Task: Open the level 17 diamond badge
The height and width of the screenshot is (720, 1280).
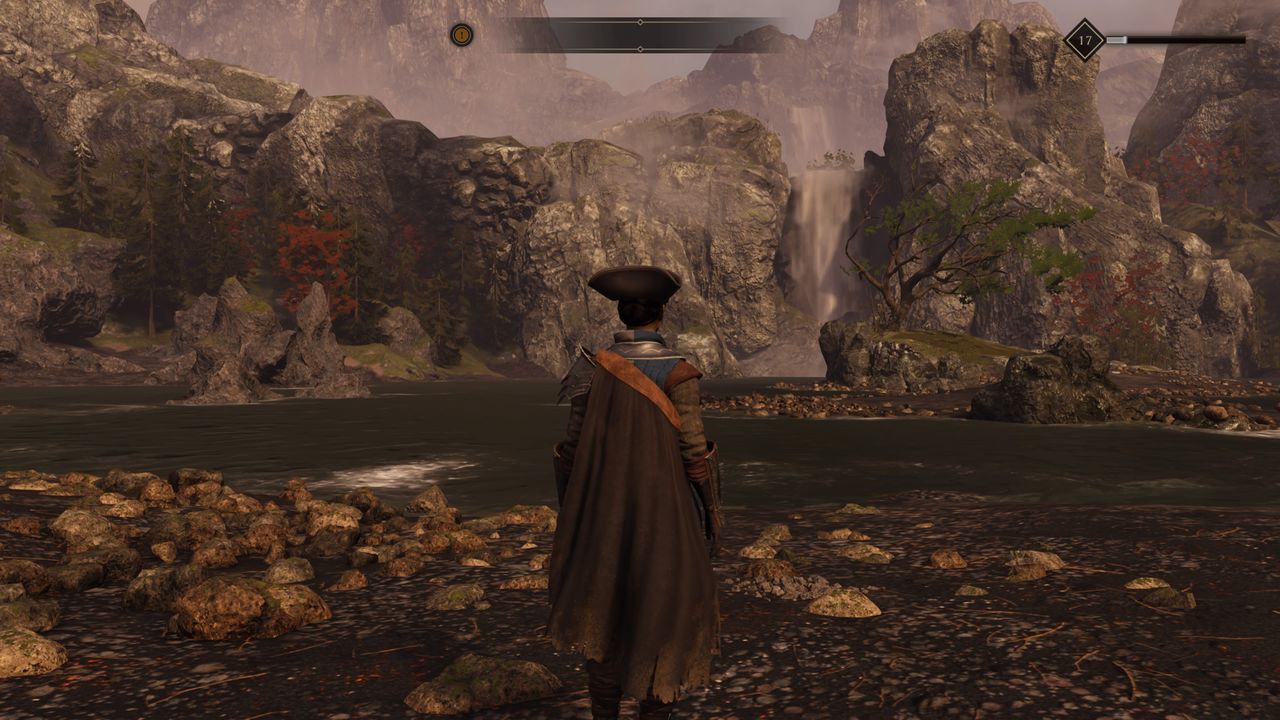Action: tap(1084, 40)
